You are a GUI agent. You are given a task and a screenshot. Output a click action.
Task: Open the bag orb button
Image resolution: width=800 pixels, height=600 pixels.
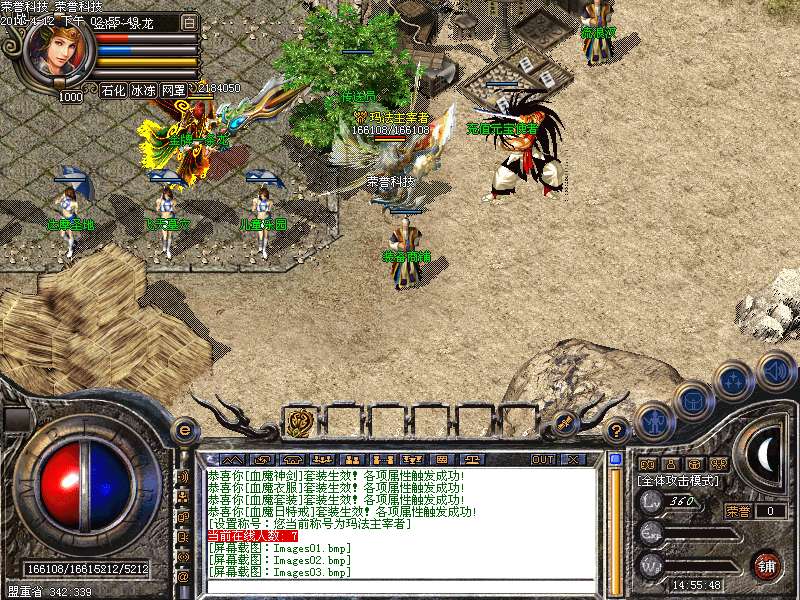pos(693,400)
